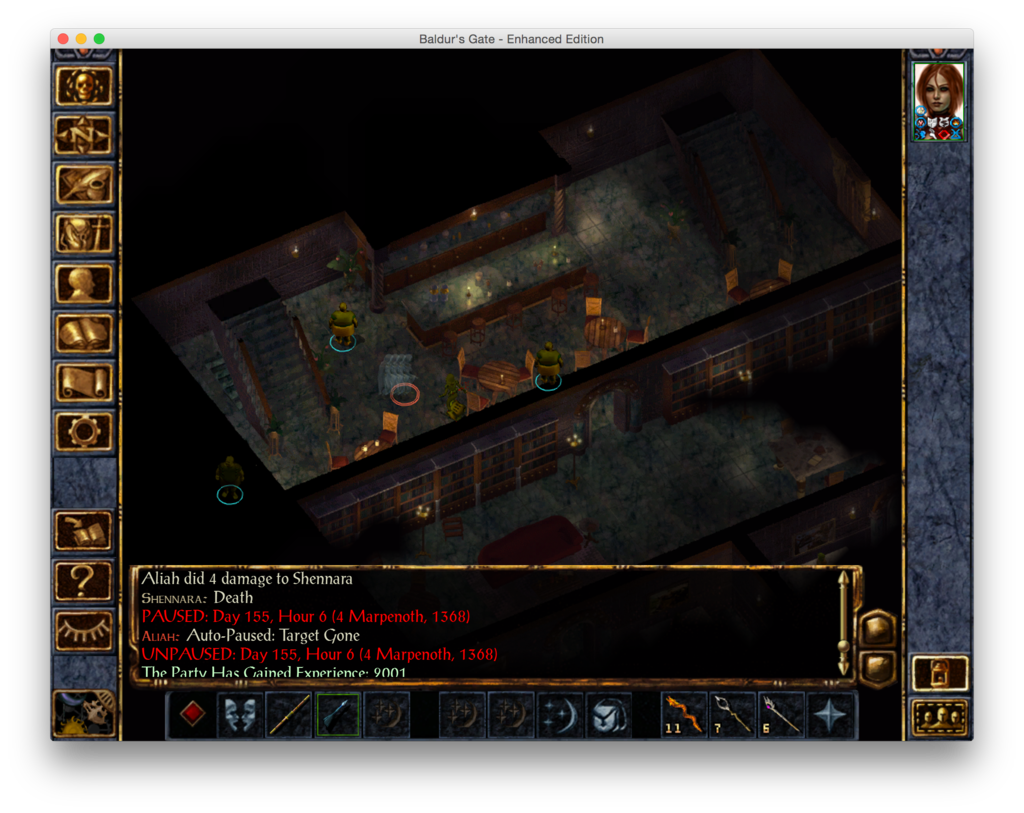
Task: Use the flame wand with 11 charges
Action: 686,715
